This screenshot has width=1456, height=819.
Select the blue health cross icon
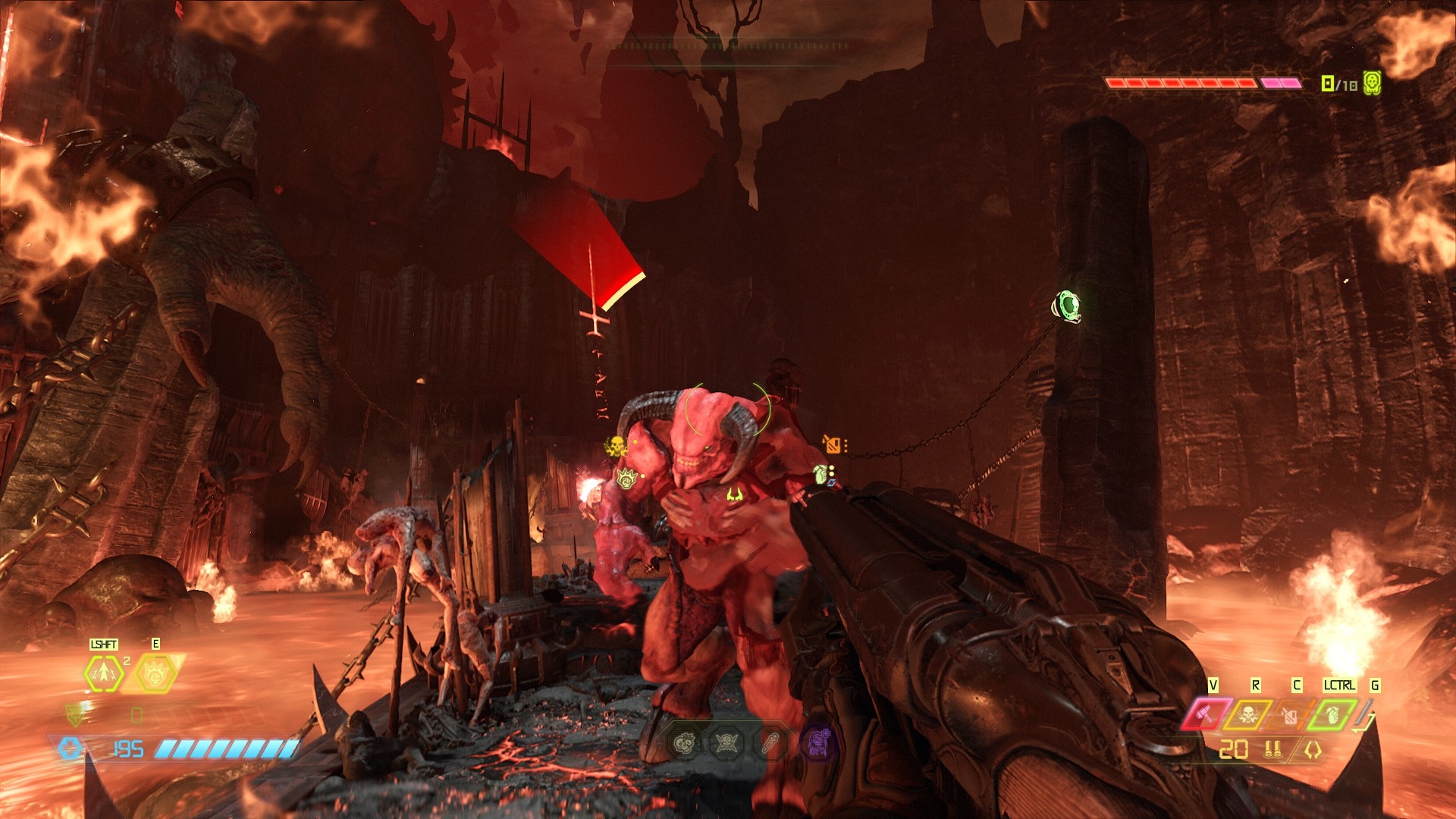[x=71, y=749]
